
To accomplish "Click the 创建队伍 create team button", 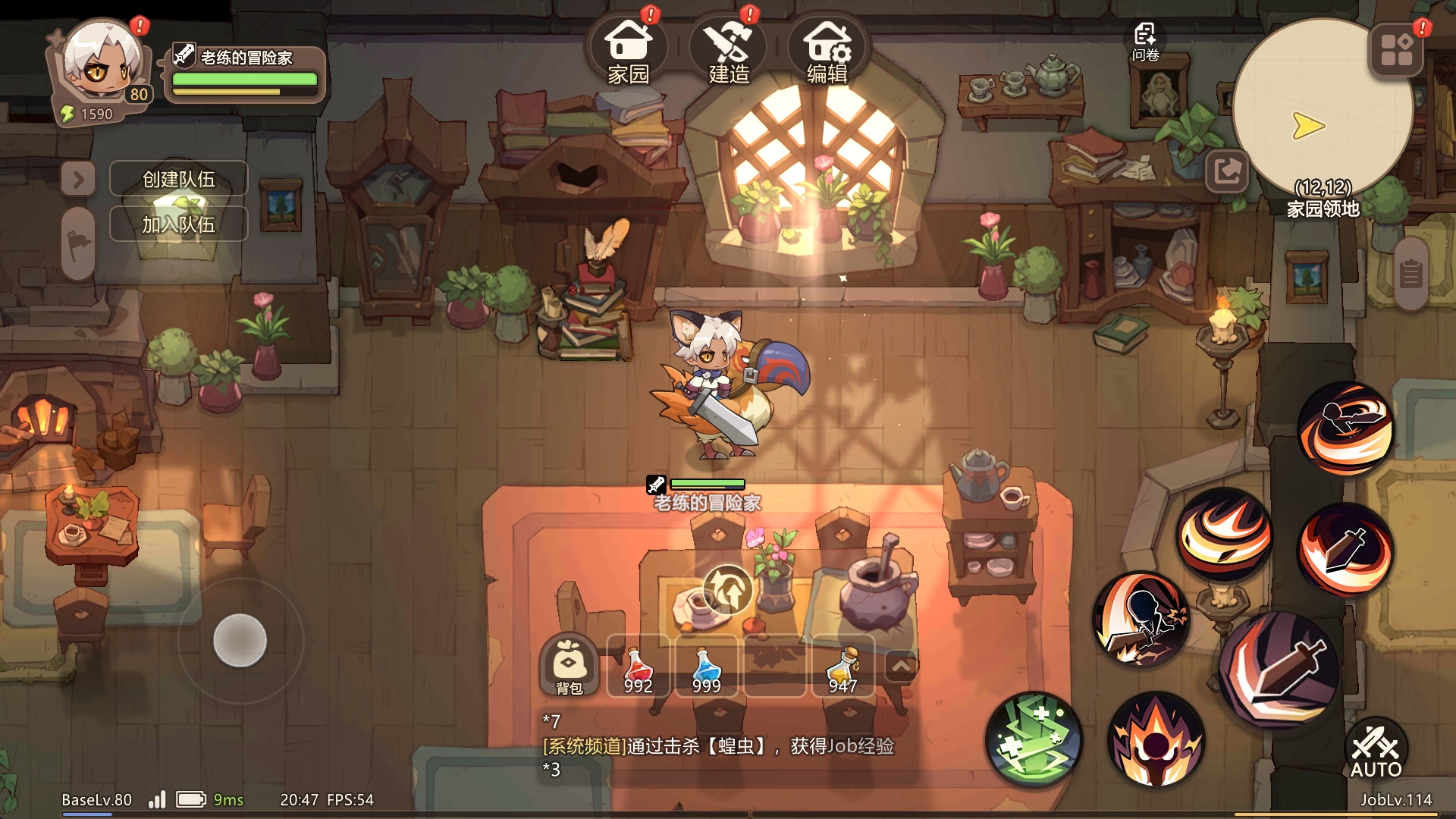I will [x=179, y=179].
